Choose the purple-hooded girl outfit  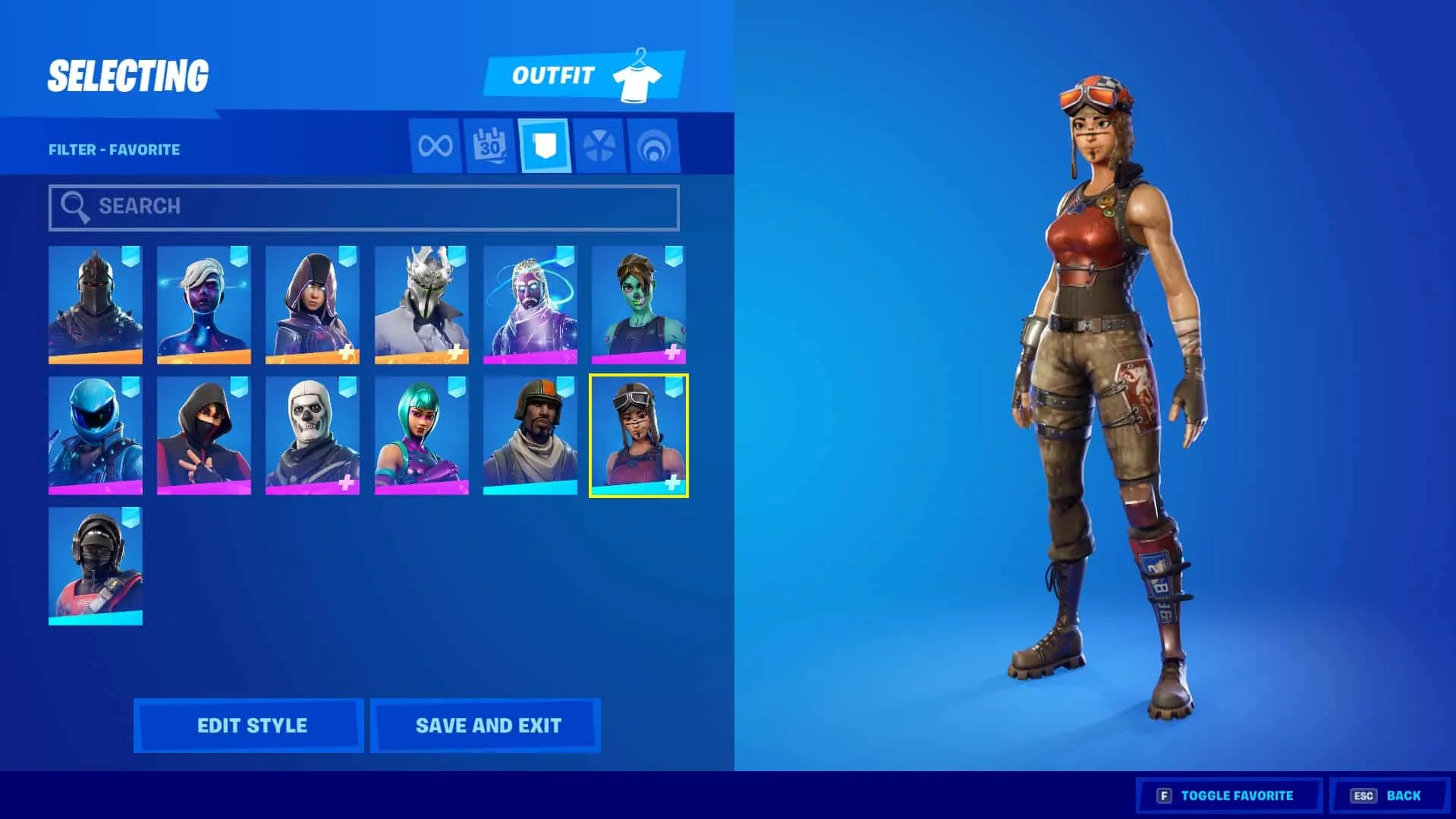pos(313,304)
